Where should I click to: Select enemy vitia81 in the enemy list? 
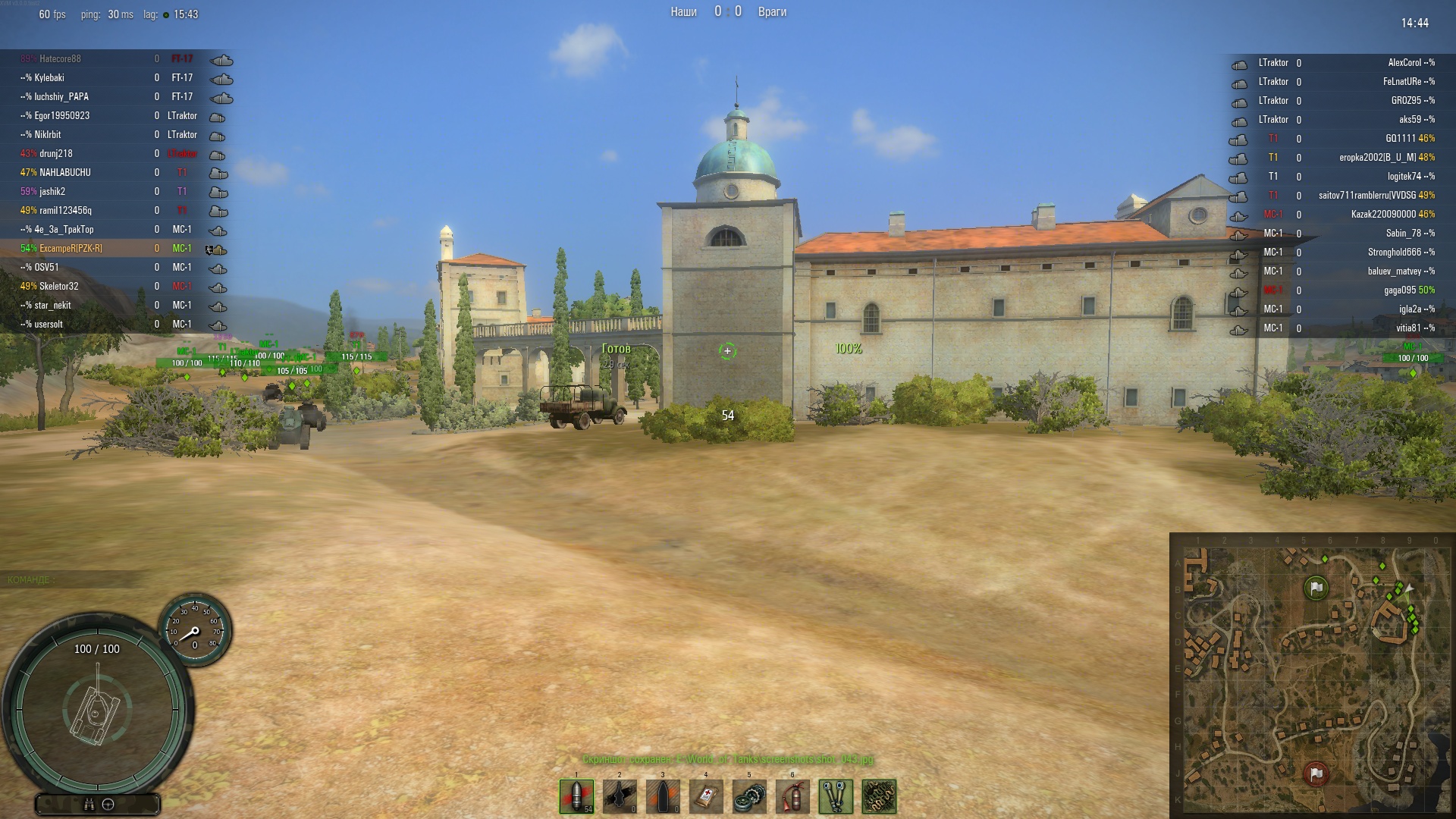[1409, 328]
